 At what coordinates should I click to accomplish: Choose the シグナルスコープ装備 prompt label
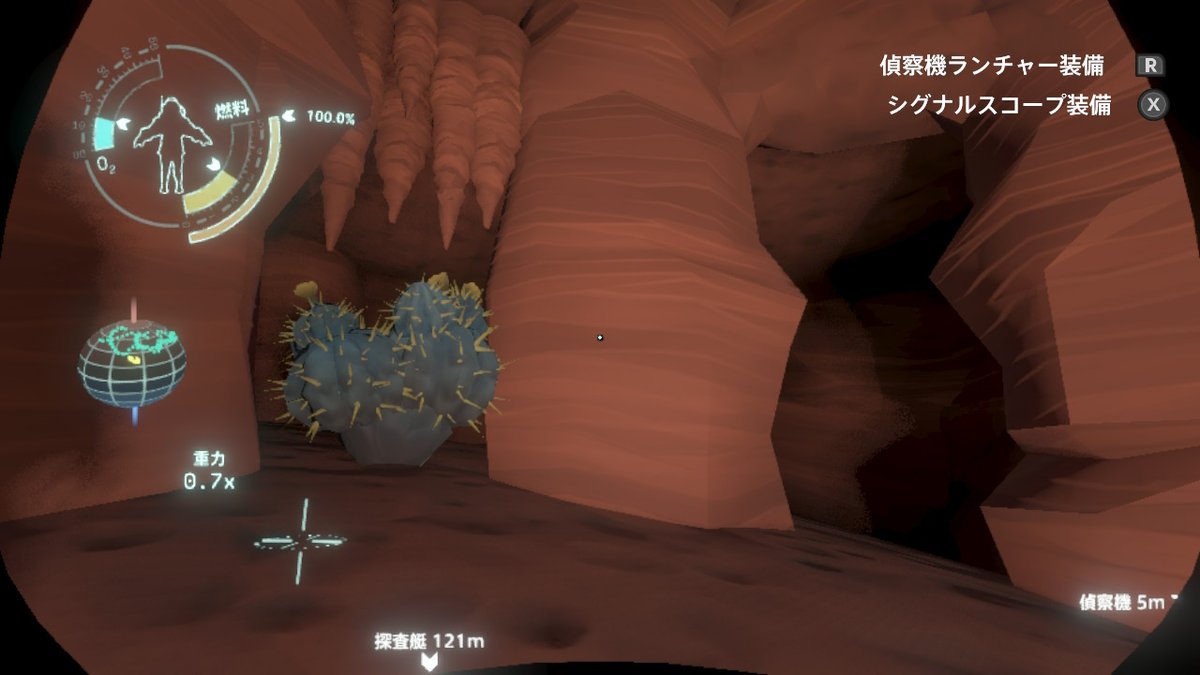pyautogui.click(x=998, y=105)
